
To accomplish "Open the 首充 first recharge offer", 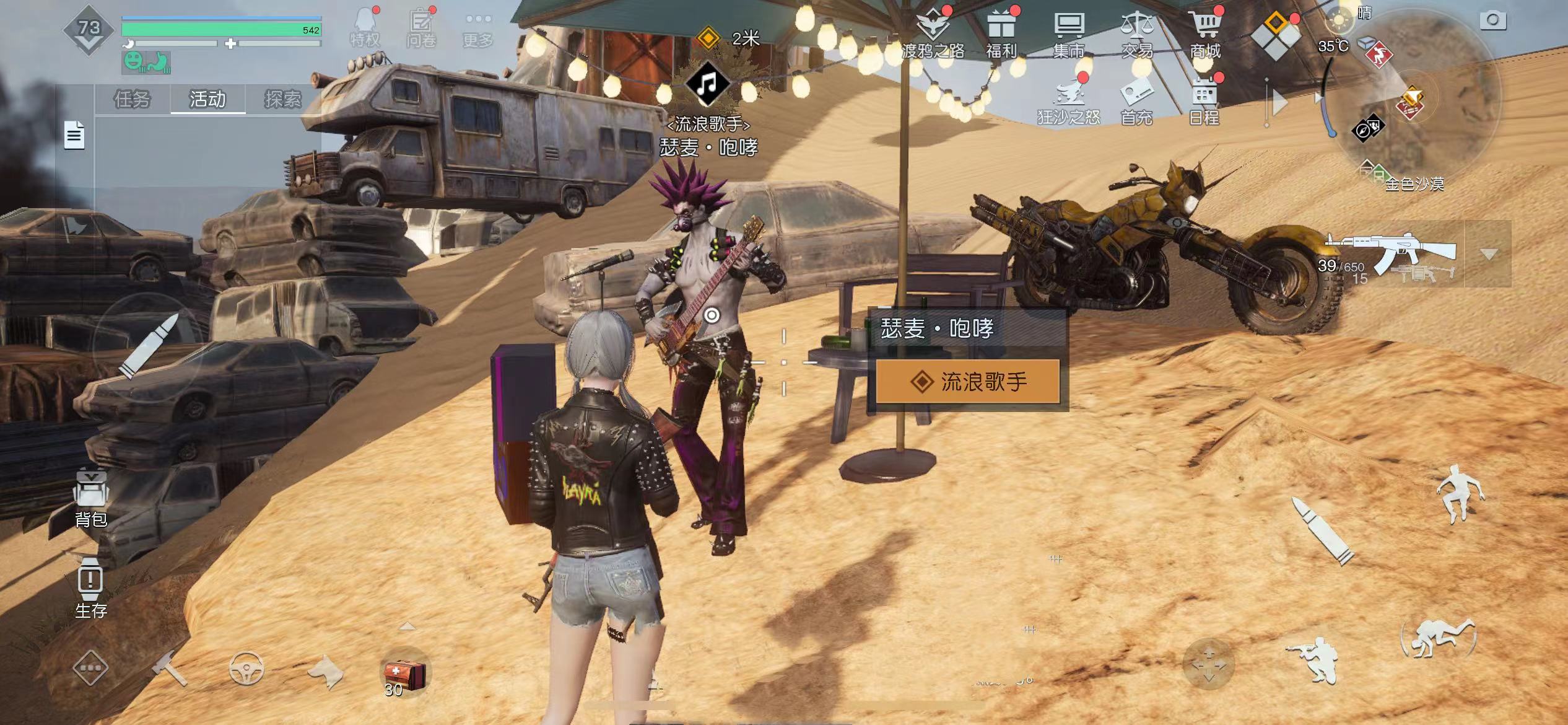I will (1136, 100).
